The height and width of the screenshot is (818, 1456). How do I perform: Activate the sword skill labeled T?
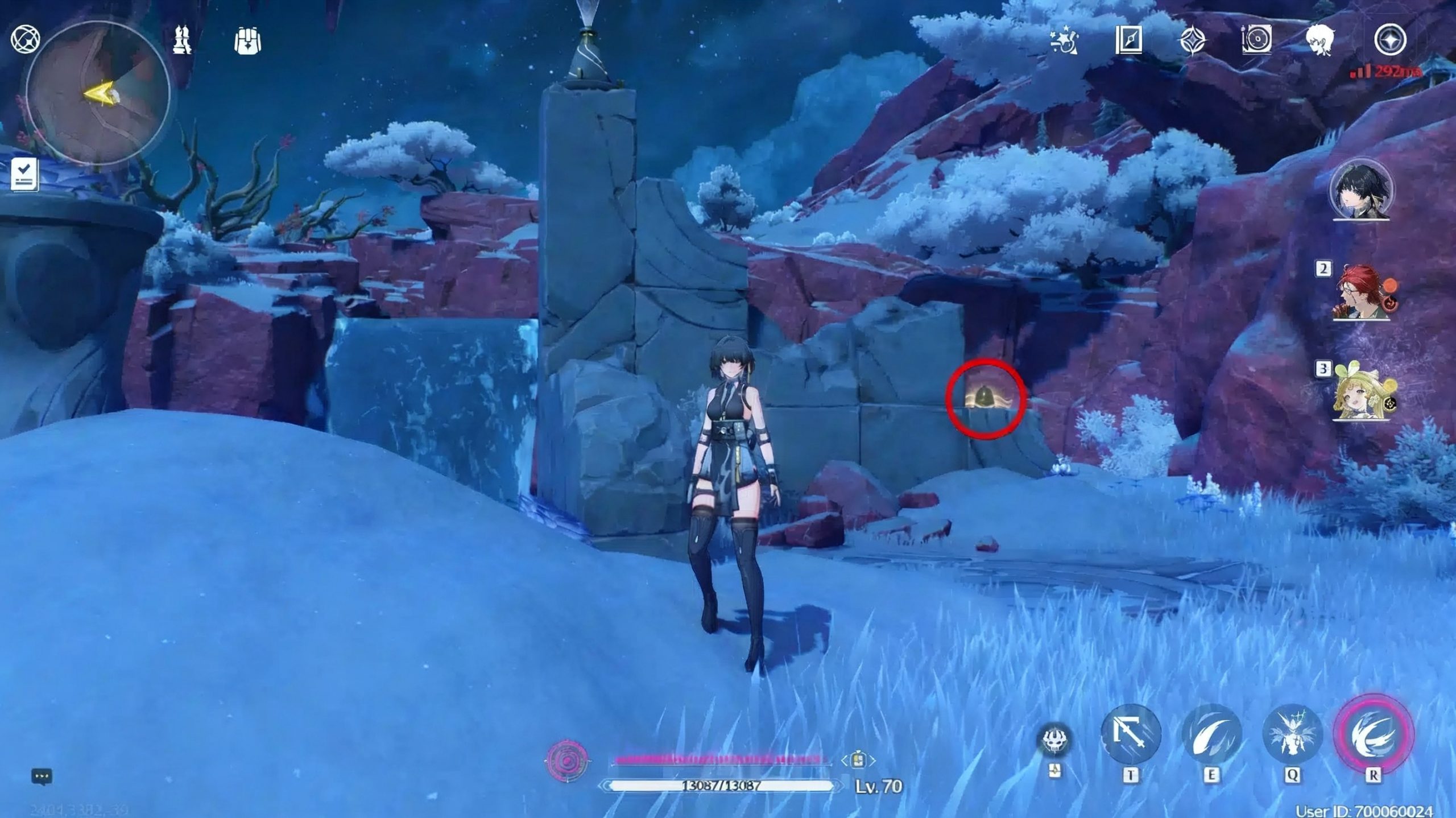tap(1131, 734)
